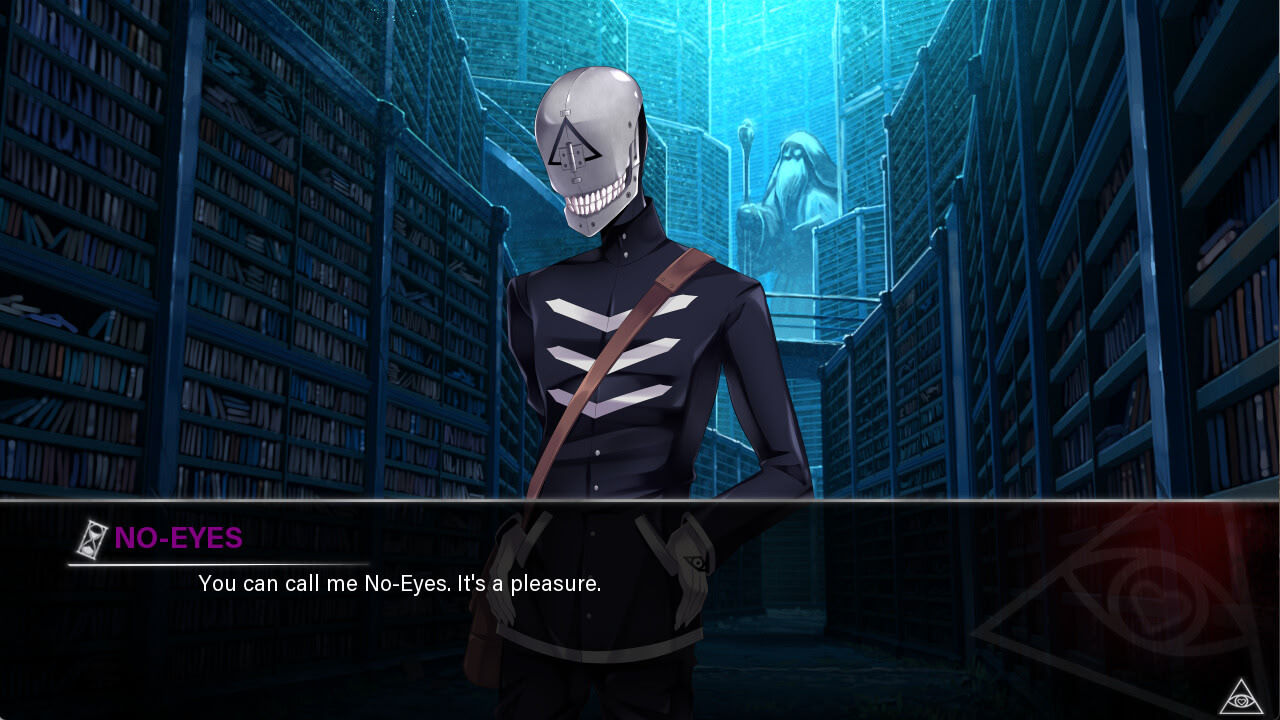Advance the dialogue text box
The height and width of the screenshot is (720, 1280).
(640, 583)
